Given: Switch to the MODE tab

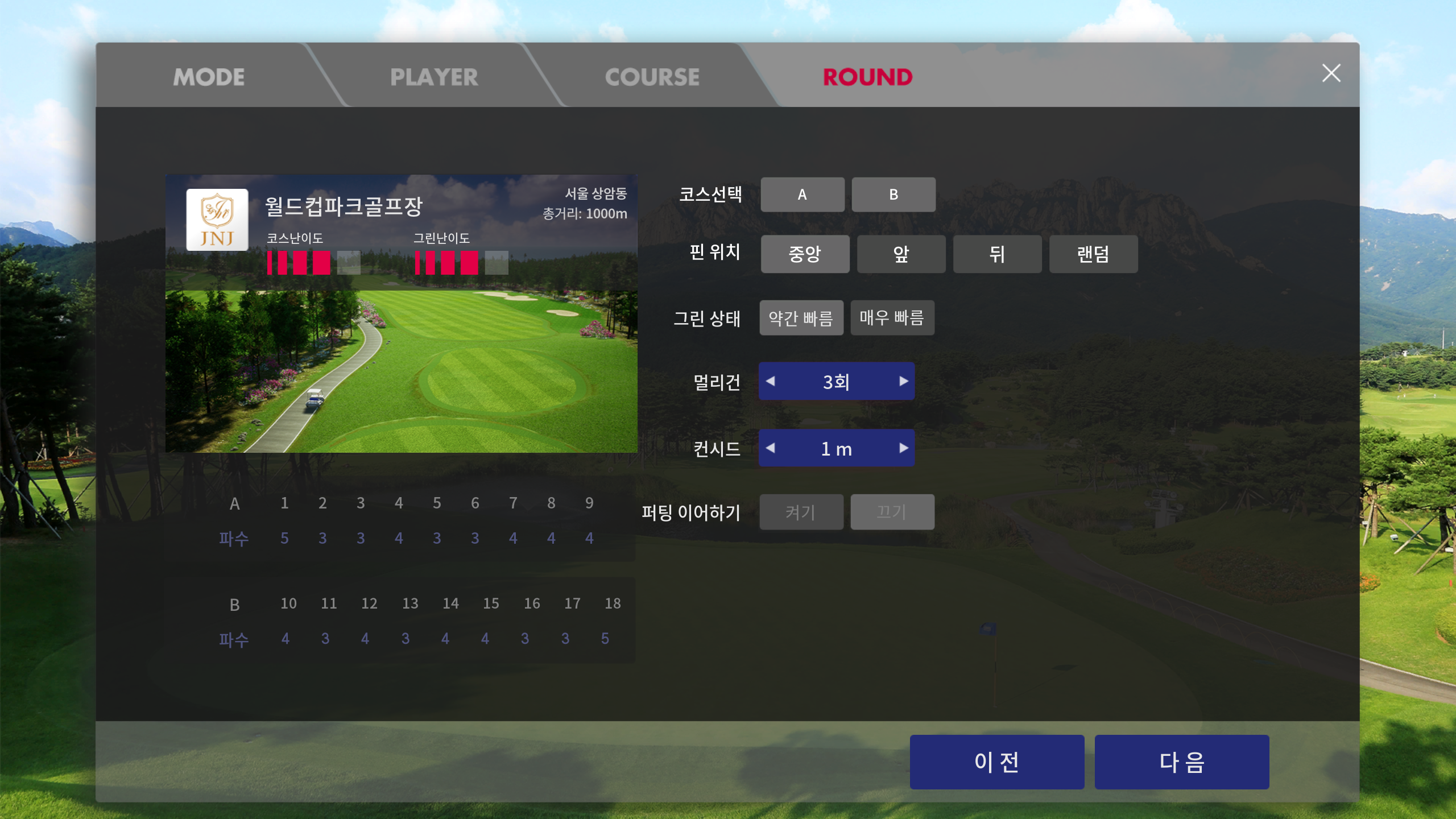Looking at the screenshot, I should 209,77.
